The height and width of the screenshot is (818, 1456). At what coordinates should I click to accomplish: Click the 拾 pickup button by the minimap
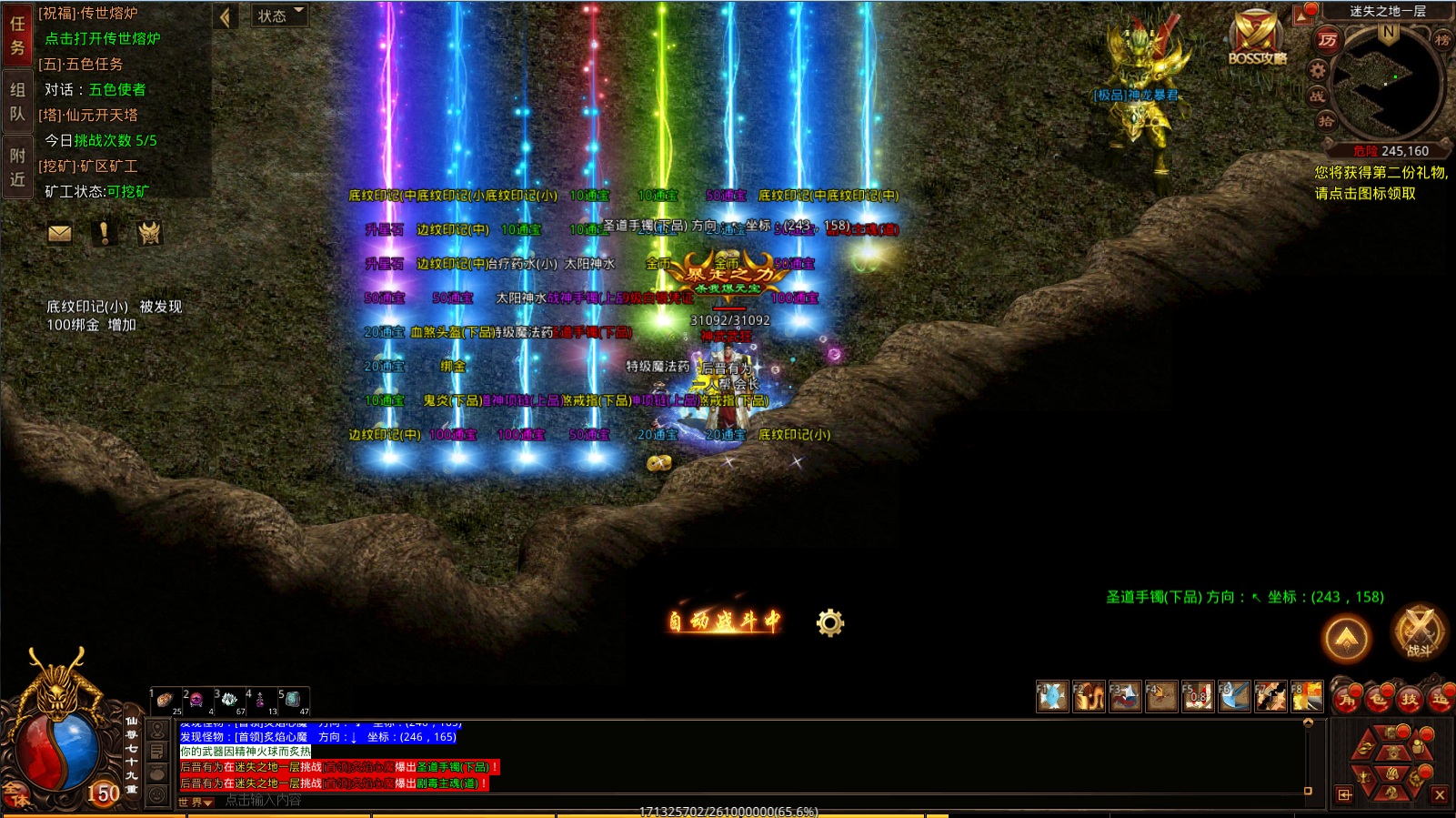point(1326,121)
